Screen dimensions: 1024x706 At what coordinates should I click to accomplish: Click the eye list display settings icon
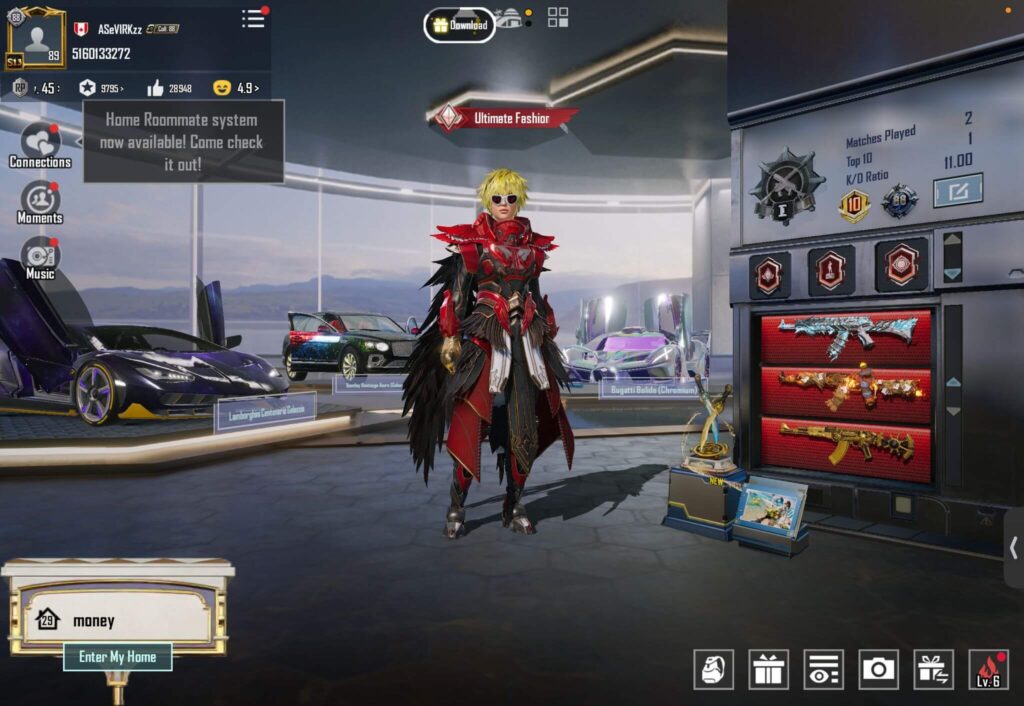(x=823, y=669)
